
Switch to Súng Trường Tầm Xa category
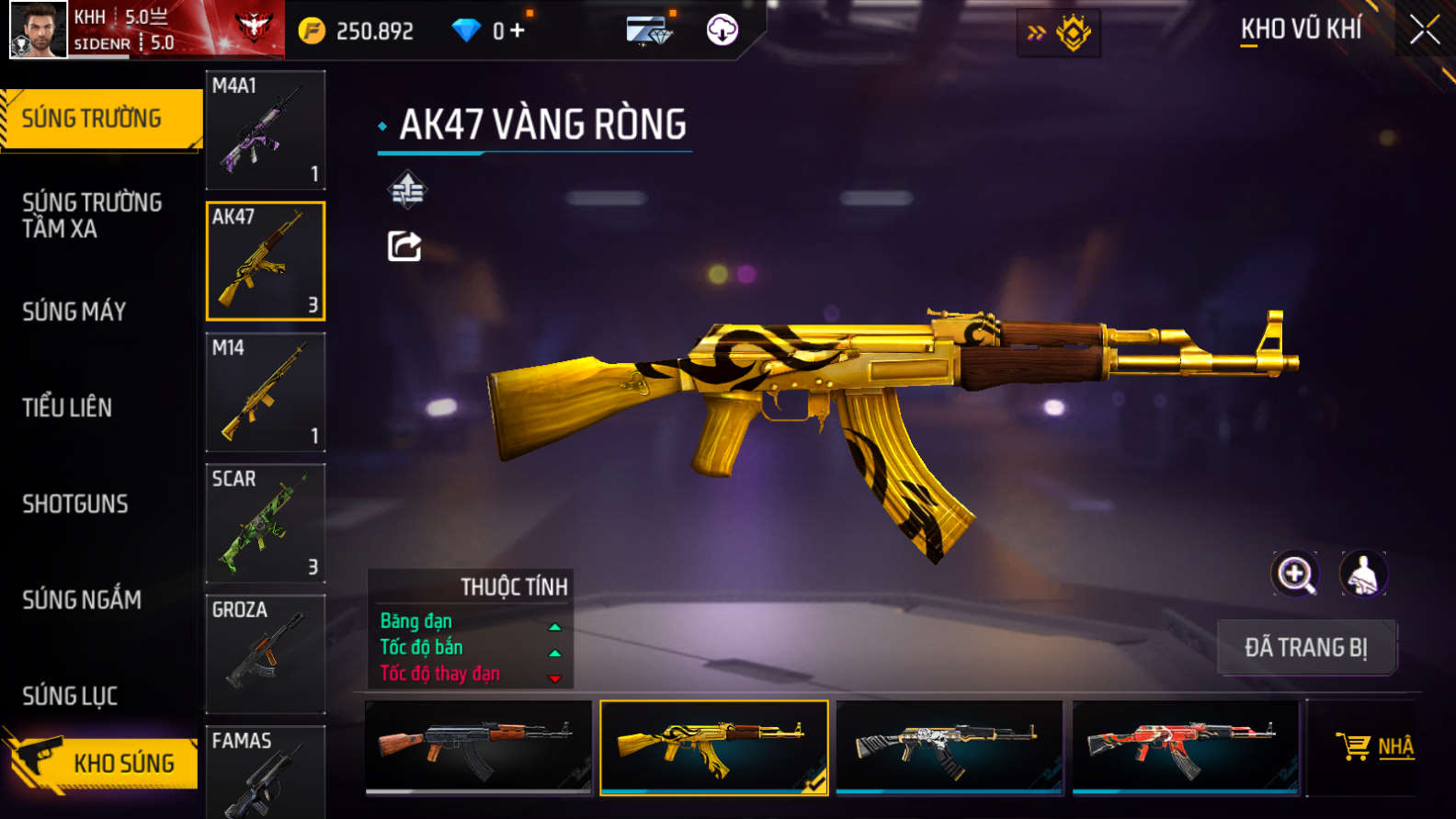point(92,215)
